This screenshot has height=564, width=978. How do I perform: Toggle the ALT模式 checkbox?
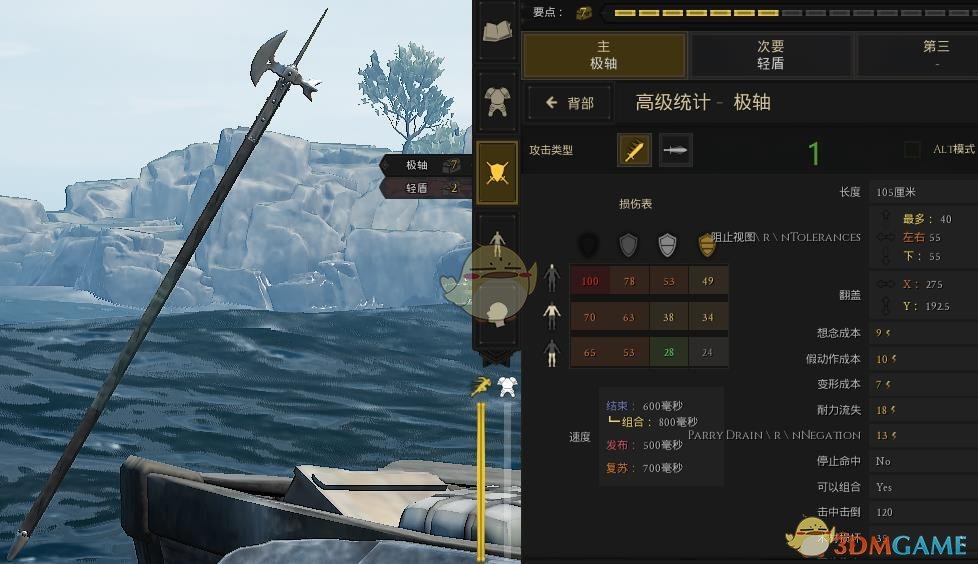(x=912, y=150)
